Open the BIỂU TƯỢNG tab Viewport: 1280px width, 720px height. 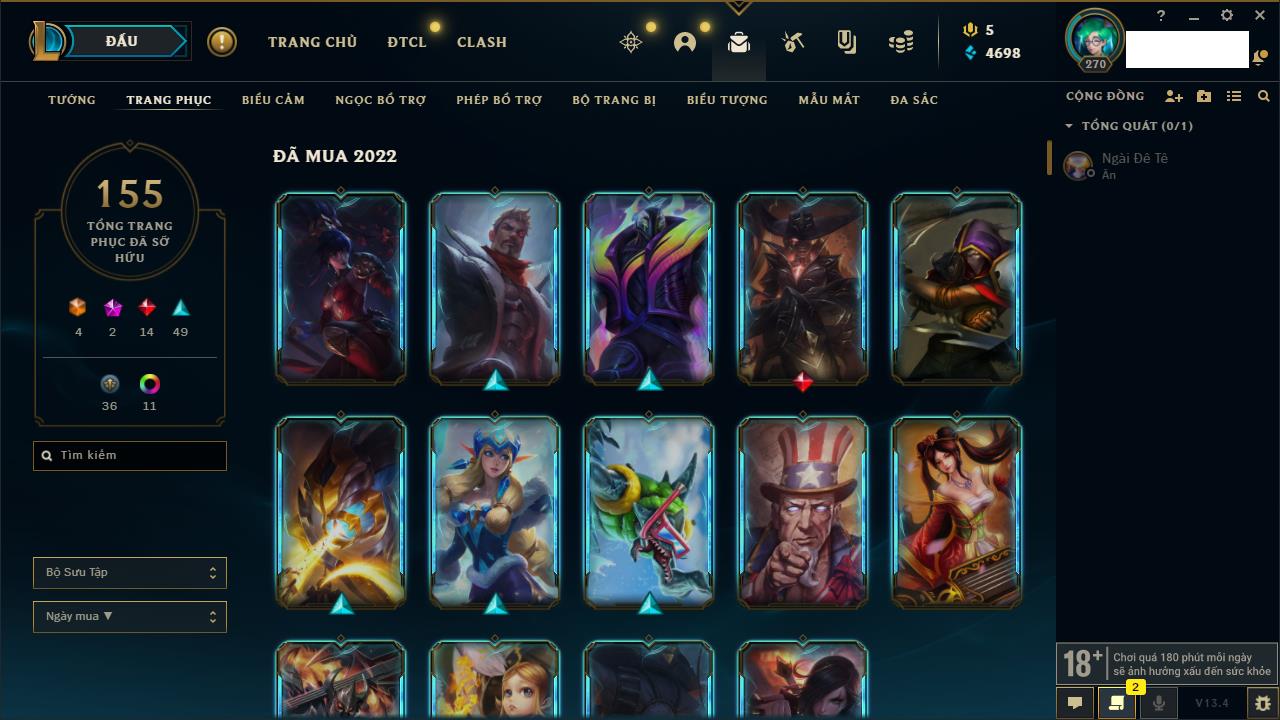[x=727, y=100]
